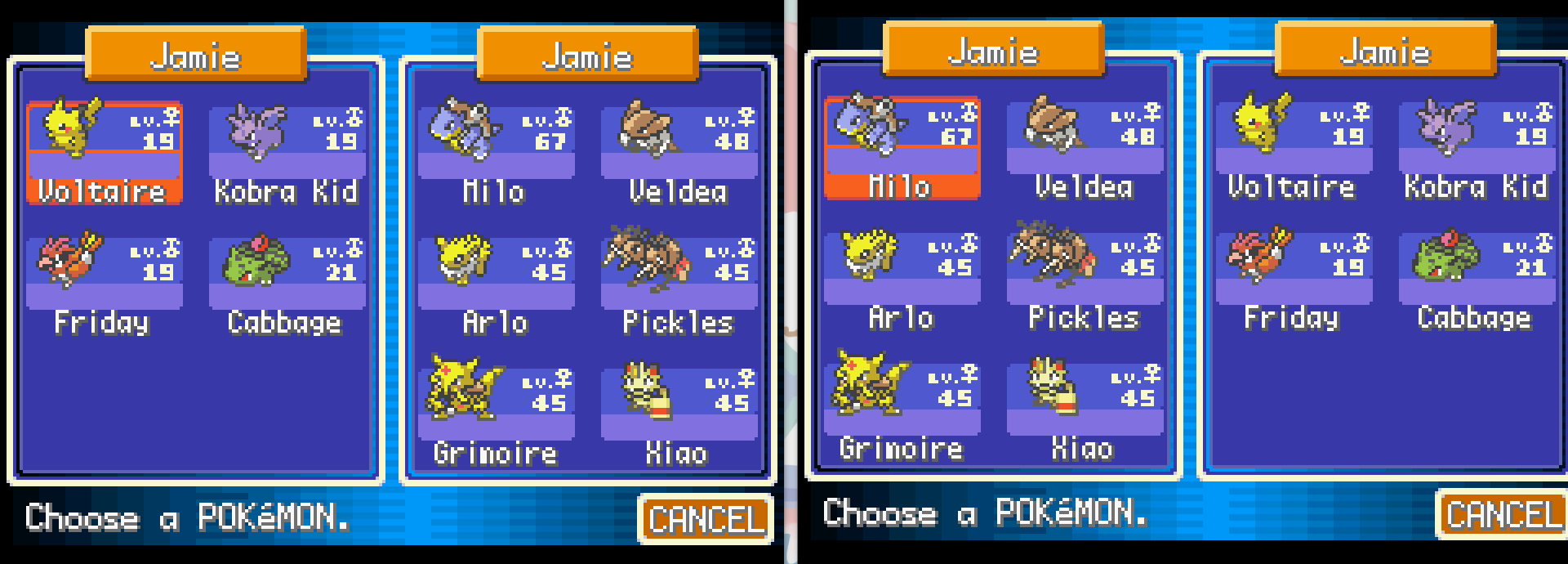Choose Arlo directly under the highlighted Milo
1568x564 pixels.
902,279
